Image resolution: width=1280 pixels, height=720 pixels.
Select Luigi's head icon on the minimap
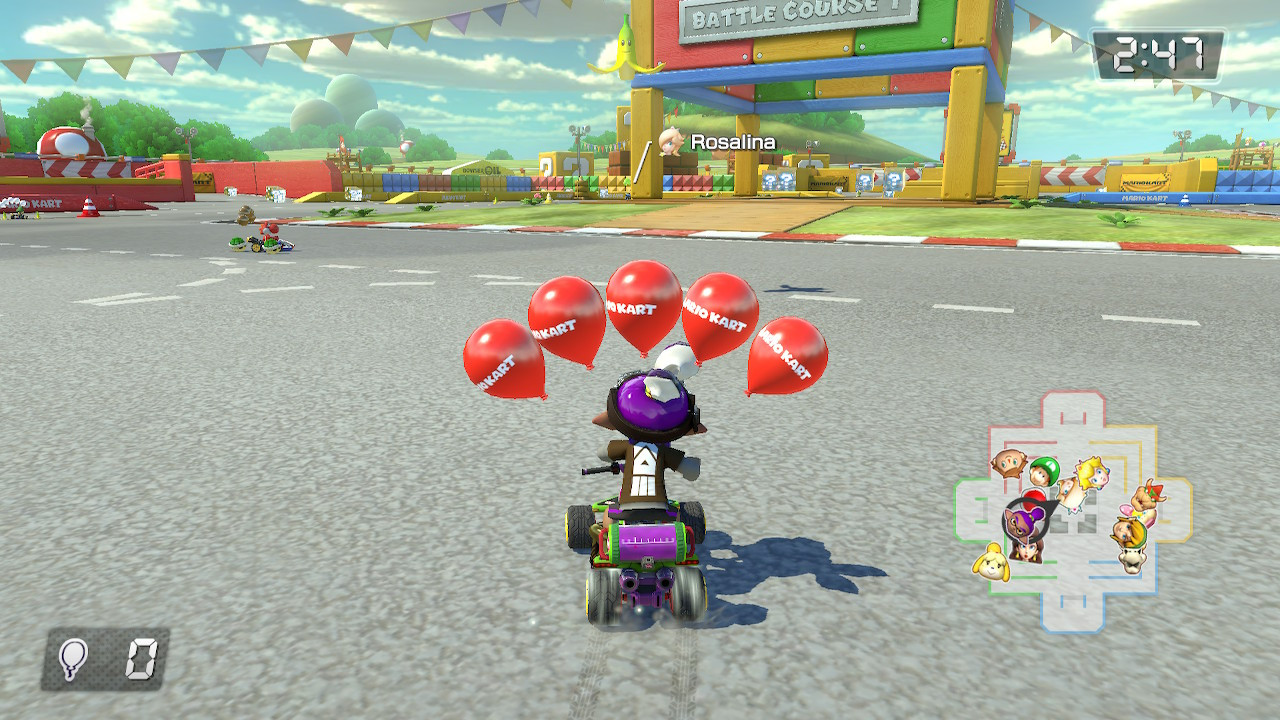point(1046,470)
